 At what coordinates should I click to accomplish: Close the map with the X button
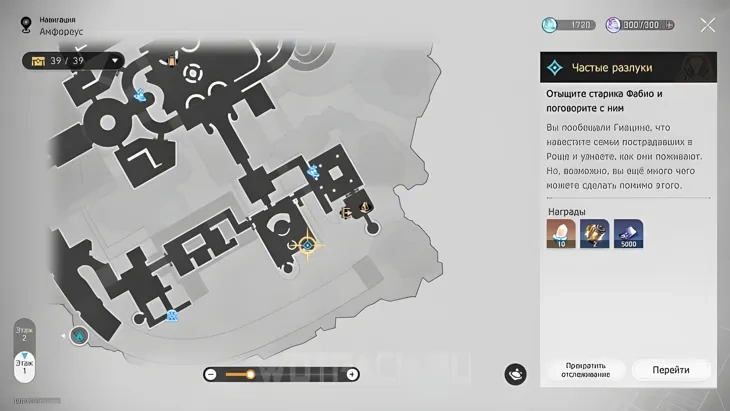tap(708, 25)
